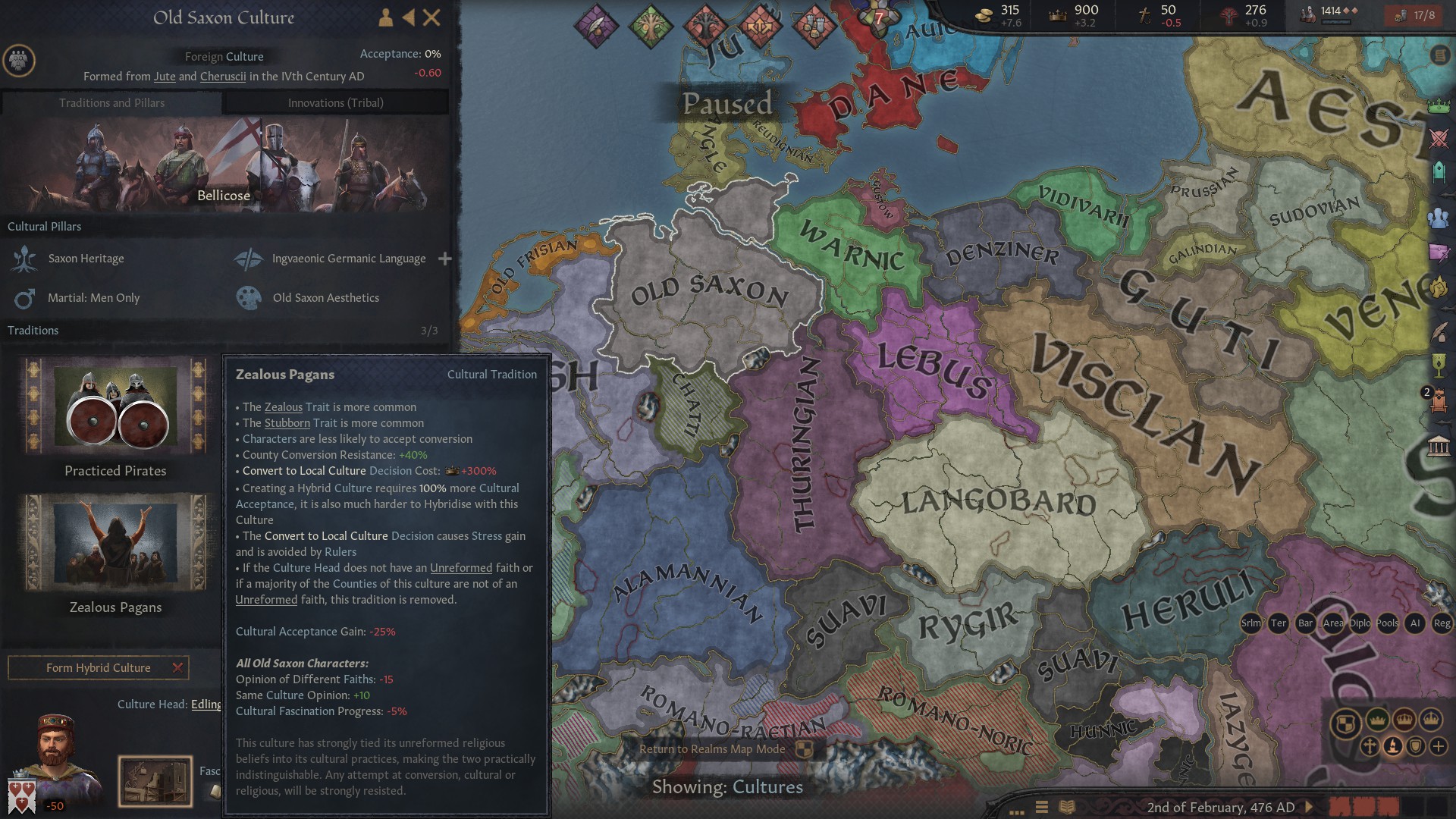1456x819 pixels.
Task: Open the Military panel with crossed swords icon
Action: click(1438, 138)
